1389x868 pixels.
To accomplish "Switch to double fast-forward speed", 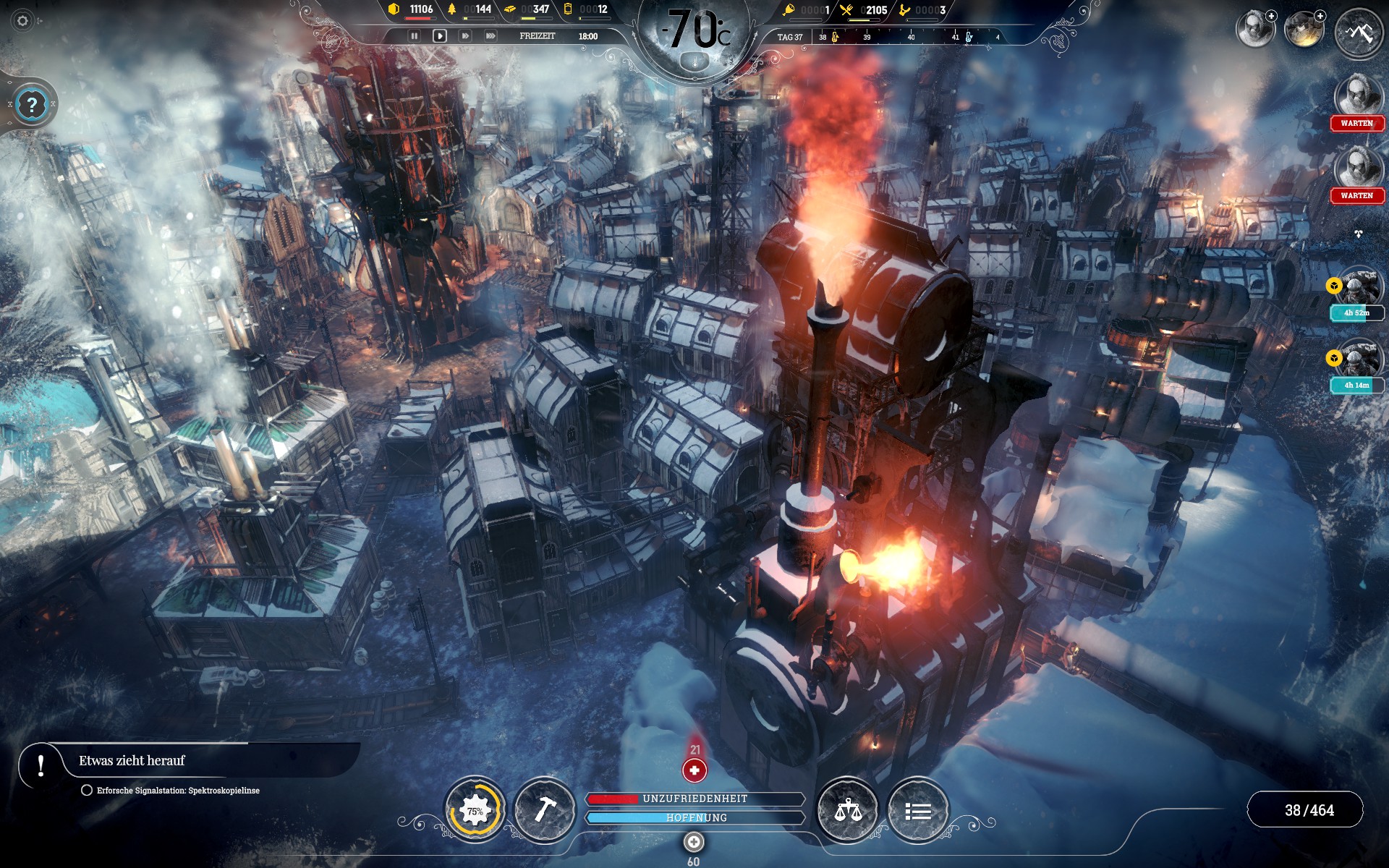I will [x=465, y=36].
